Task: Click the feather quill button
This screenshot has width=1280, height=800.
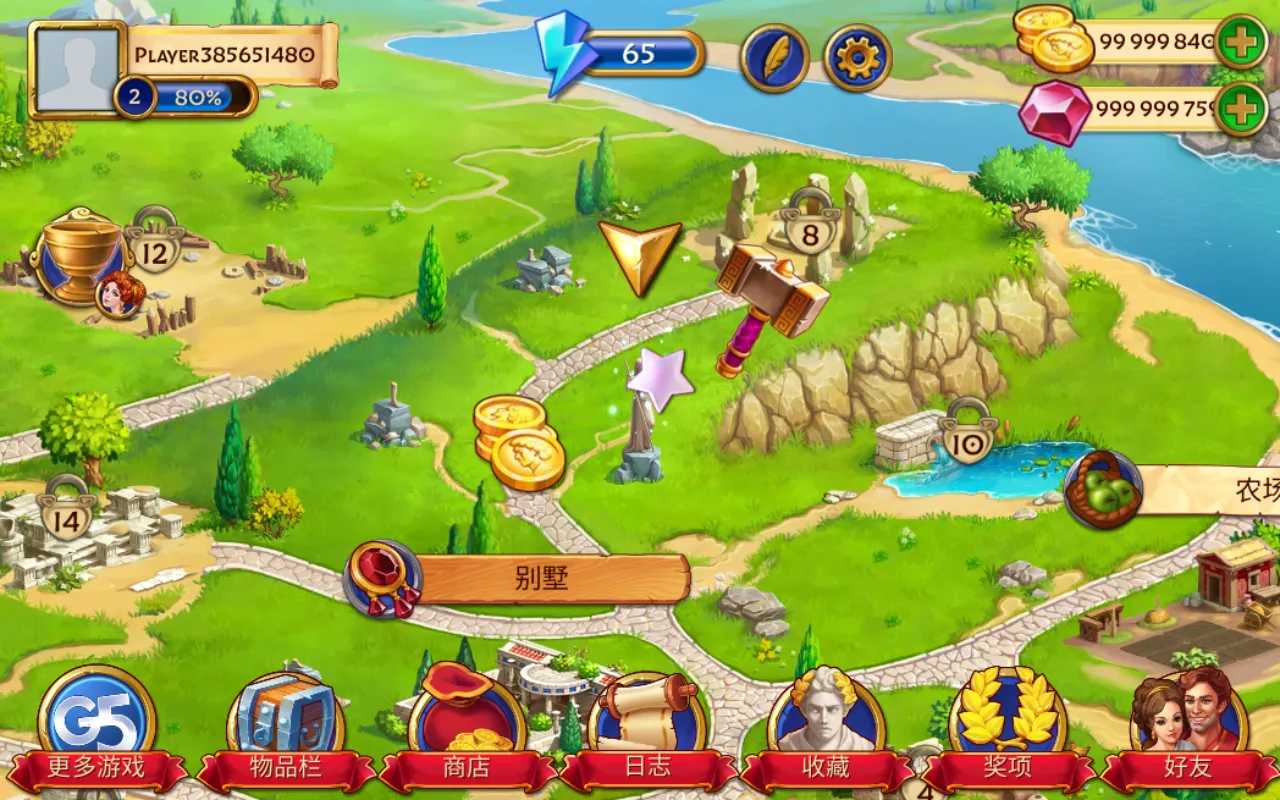Action: 774,58
